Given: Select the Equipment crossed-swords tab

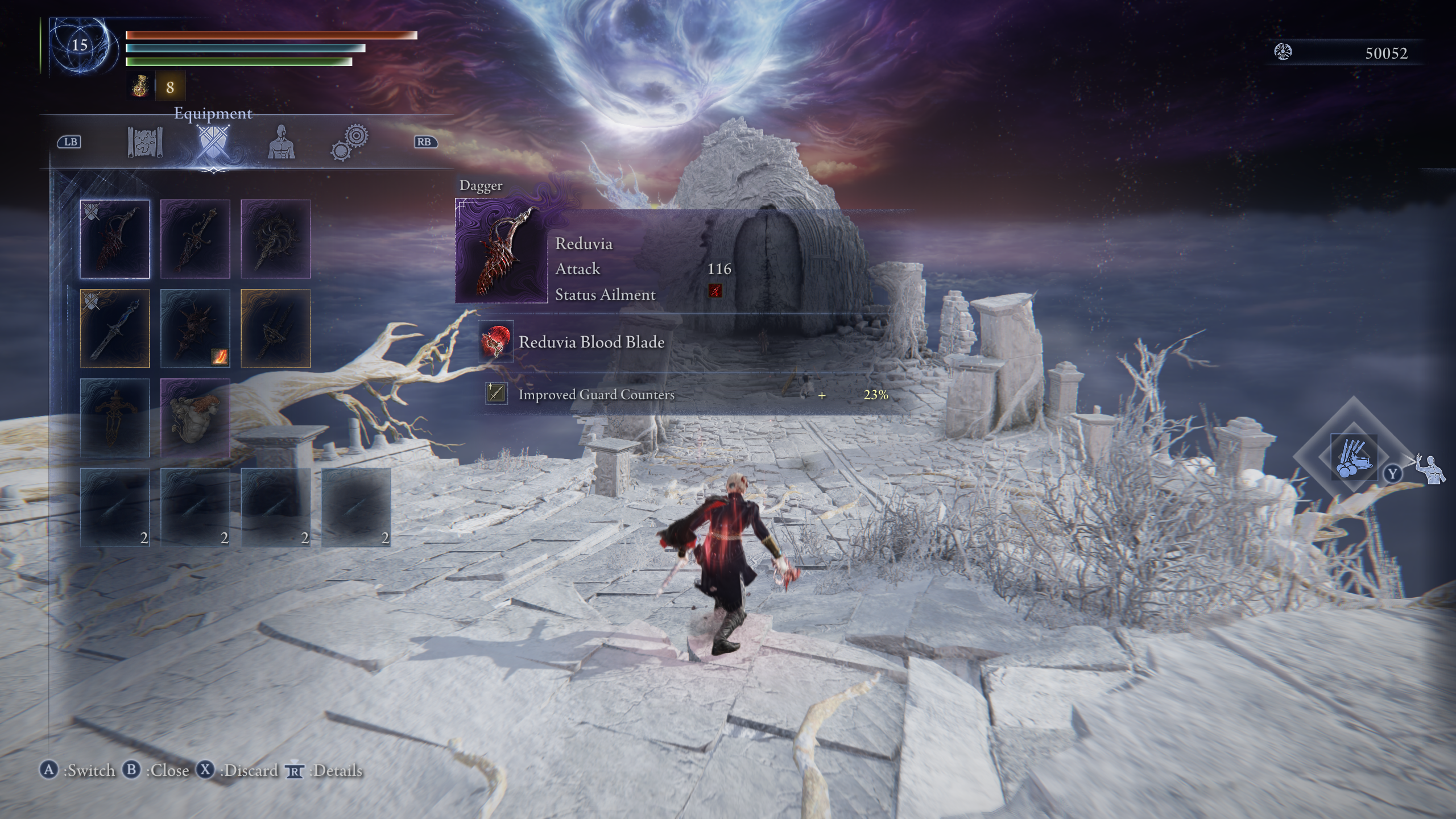Looking at the screenshot, I should (x=213, y=142).
